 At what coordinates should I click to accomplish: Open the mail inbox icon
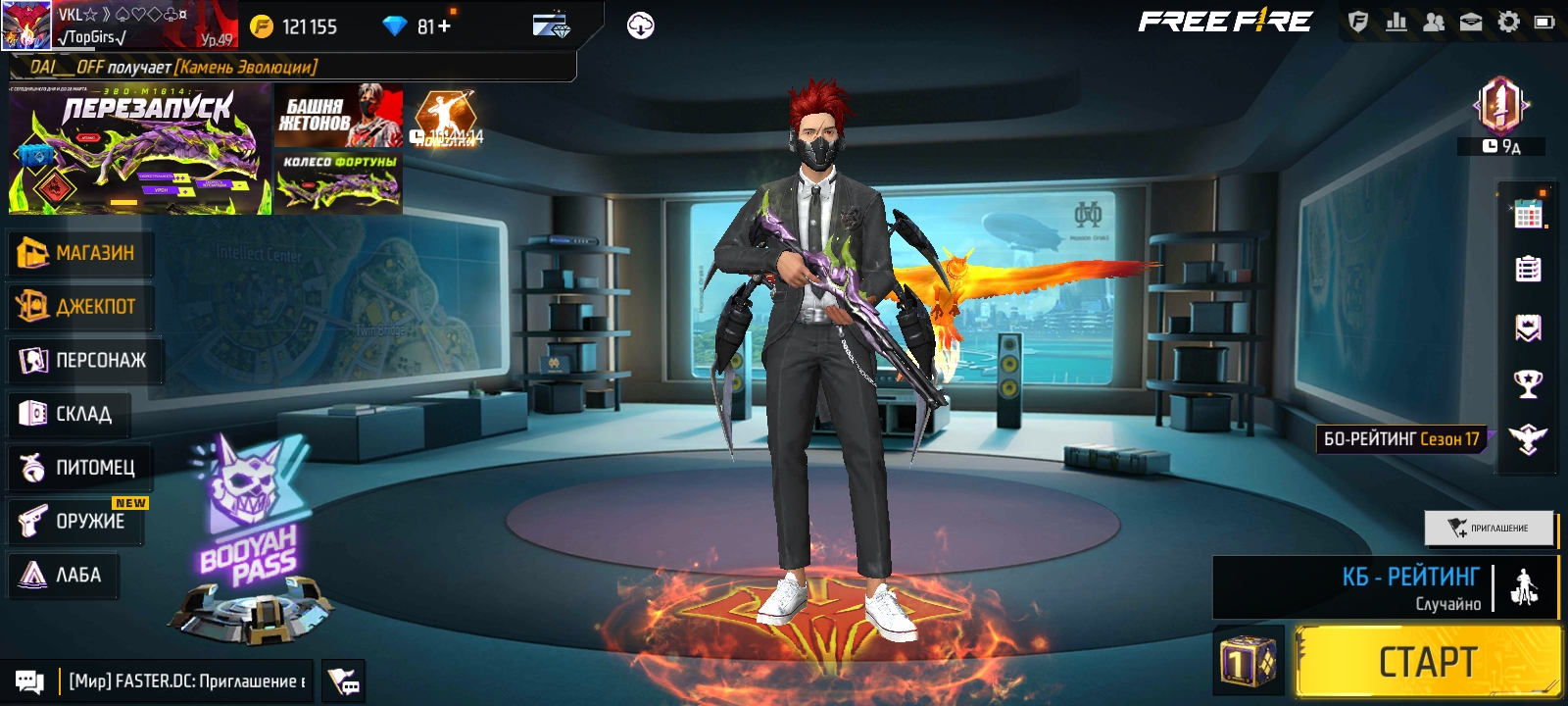tap(1471, 22)
